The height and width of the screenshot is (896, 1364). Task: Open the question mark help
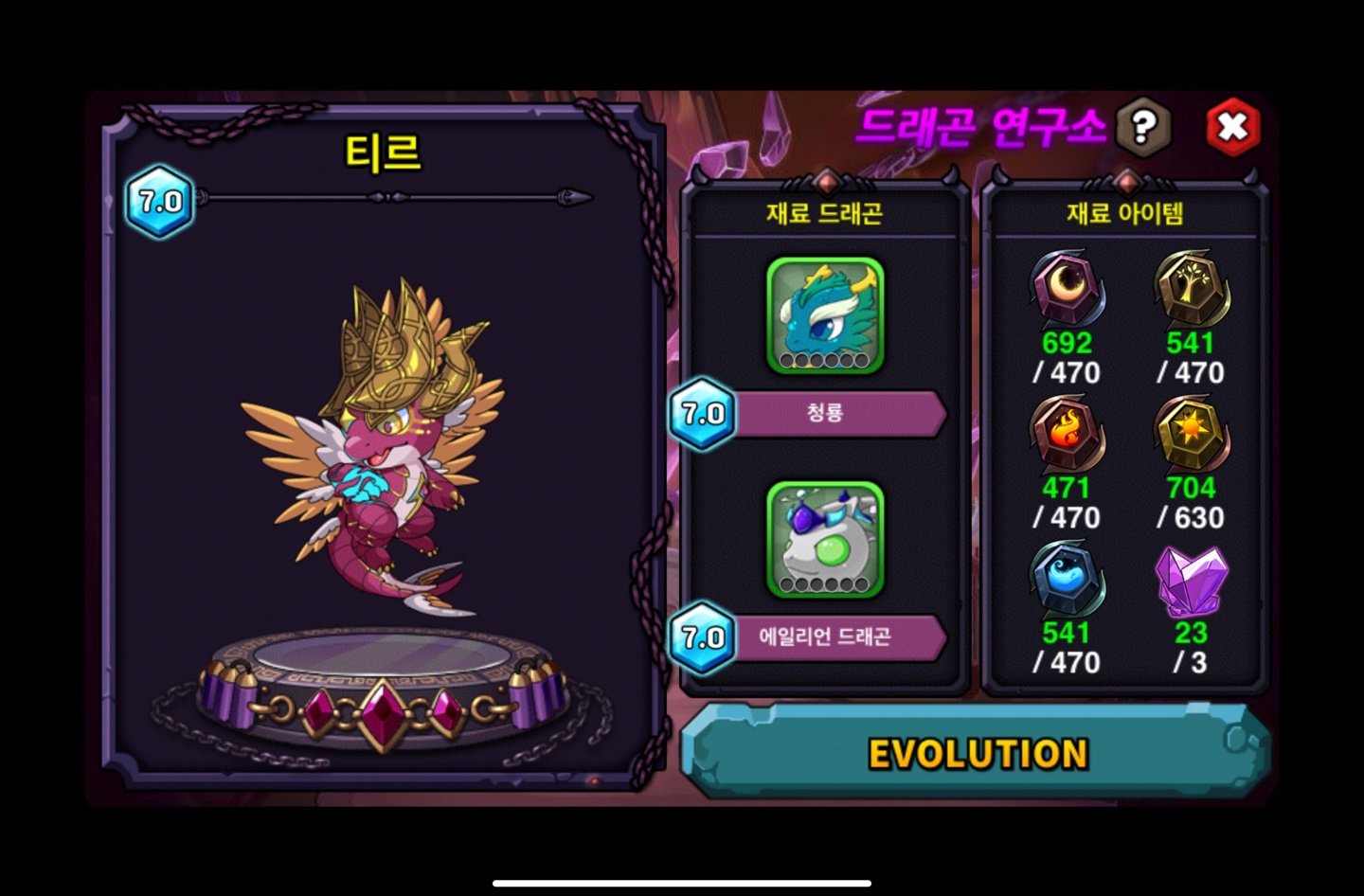pos(1143,126)
